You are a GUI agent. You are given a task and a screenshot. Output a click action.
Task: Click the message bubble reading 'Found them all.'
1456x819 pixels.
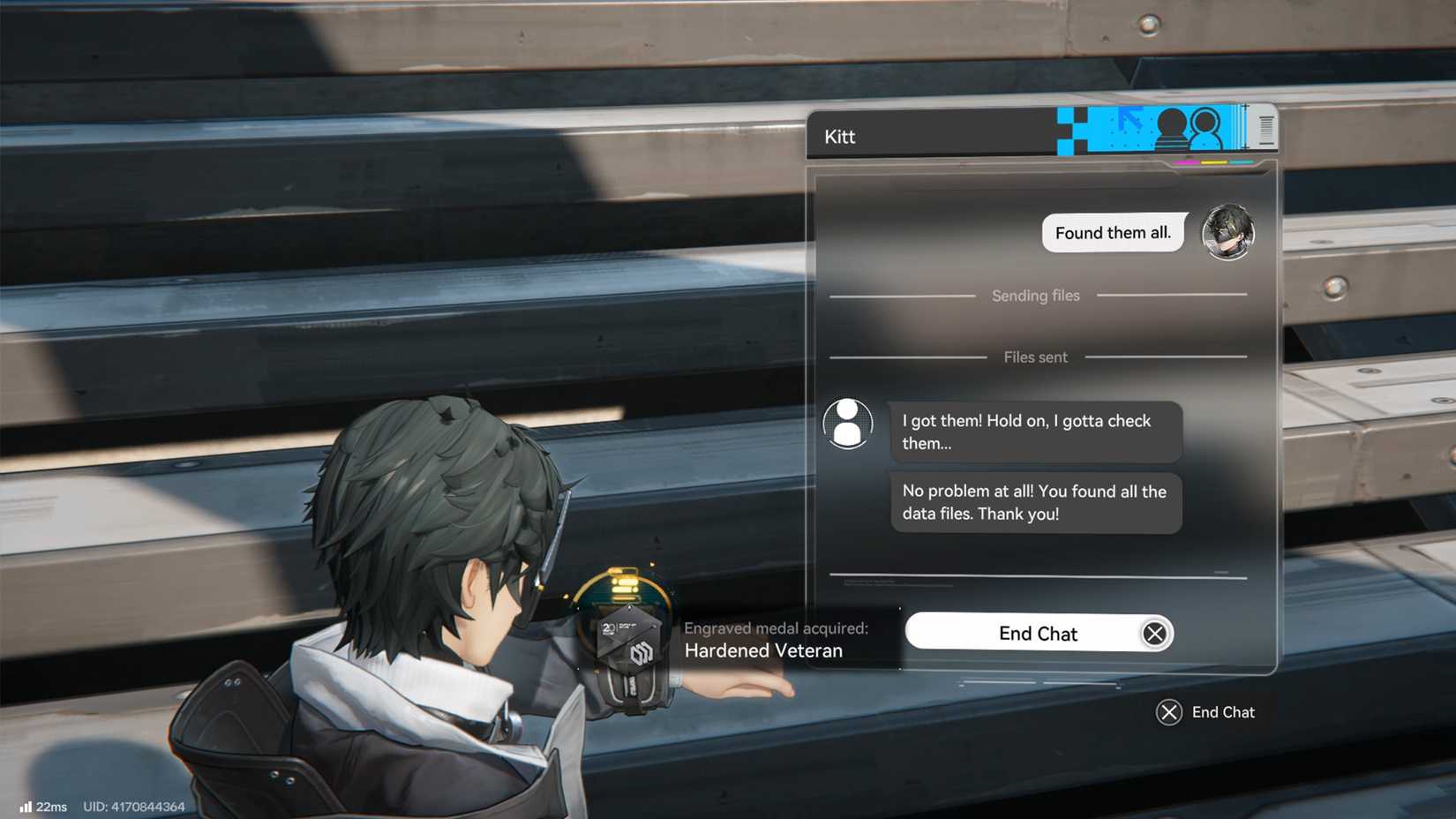[1113, 232]
